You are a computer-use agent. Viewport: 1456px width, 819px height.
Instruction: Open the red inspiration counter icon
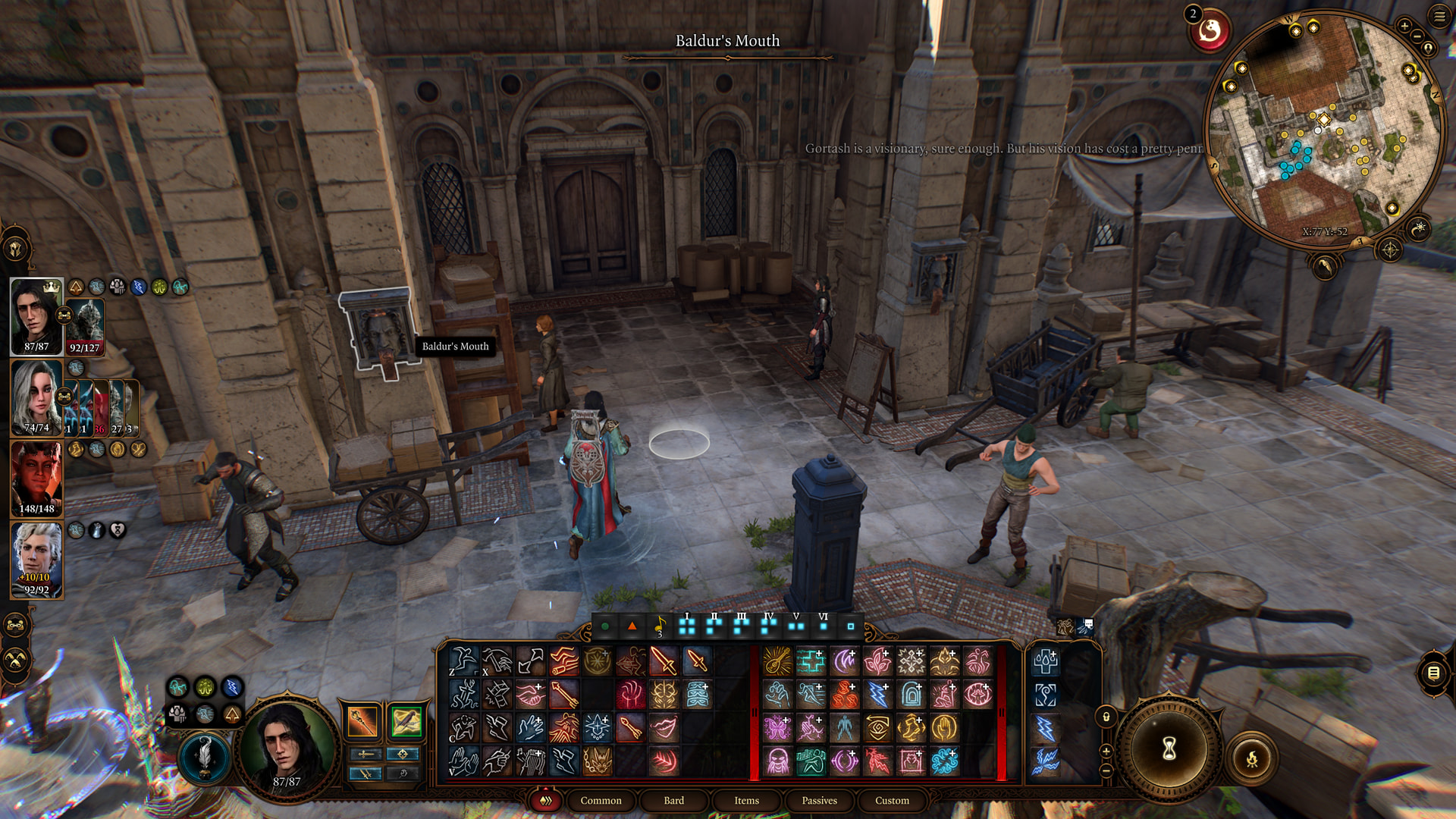[x=1210, y=31]
